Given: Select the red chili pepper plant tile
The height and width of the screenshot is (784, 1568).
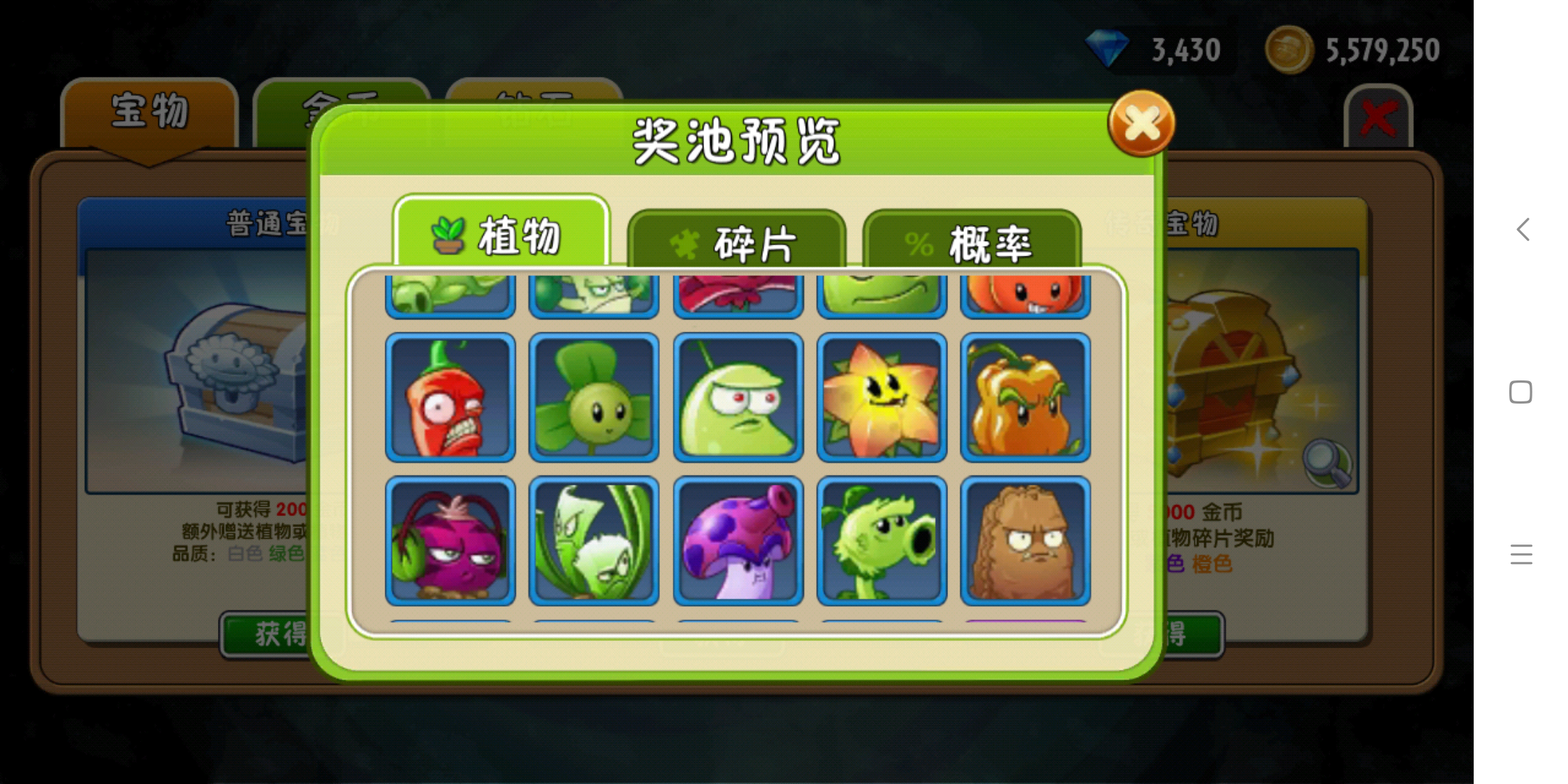Looking at the screenshot, I should point(450,398).
